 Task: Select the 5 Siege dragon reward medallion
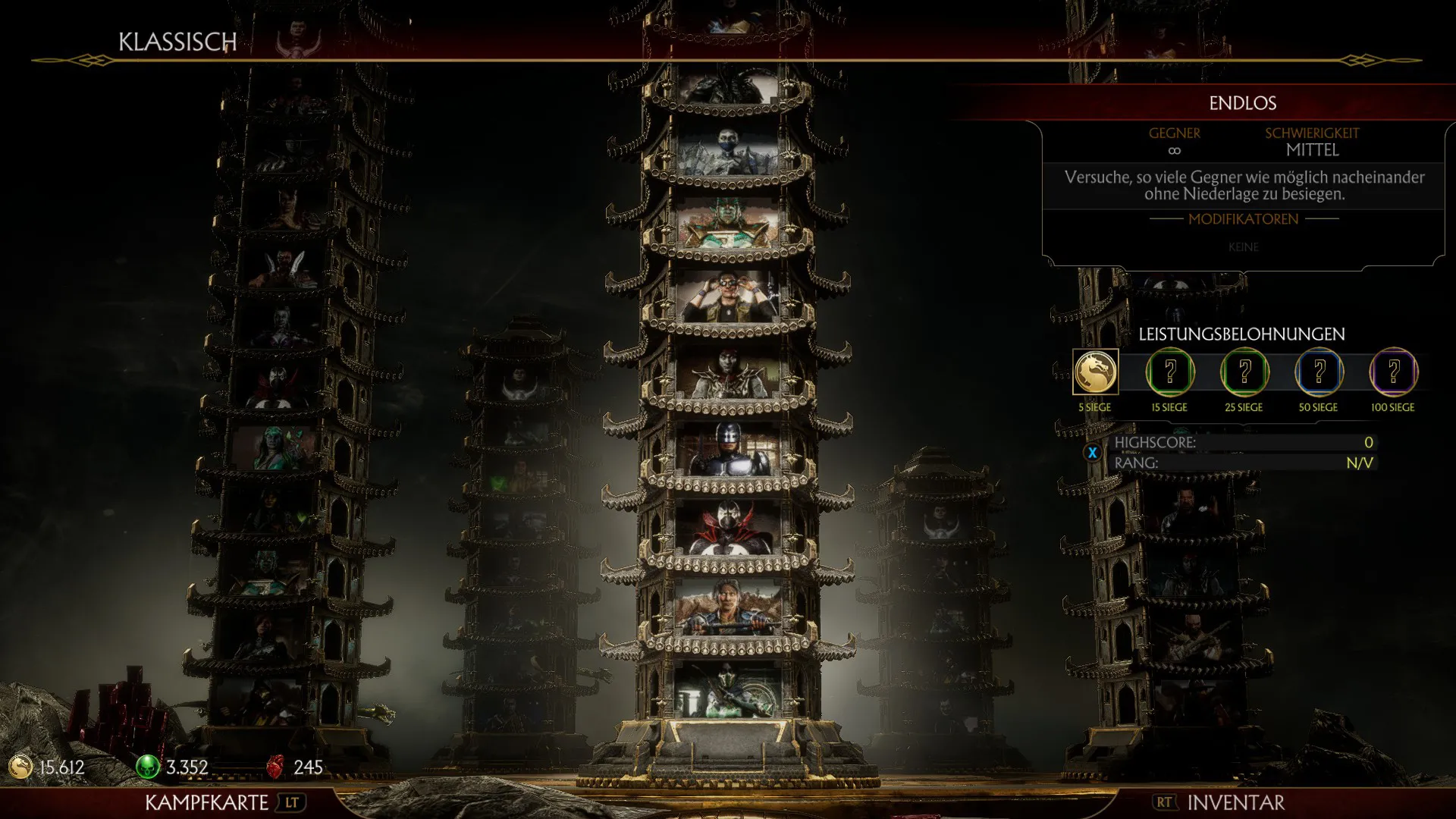[1095, 372]
